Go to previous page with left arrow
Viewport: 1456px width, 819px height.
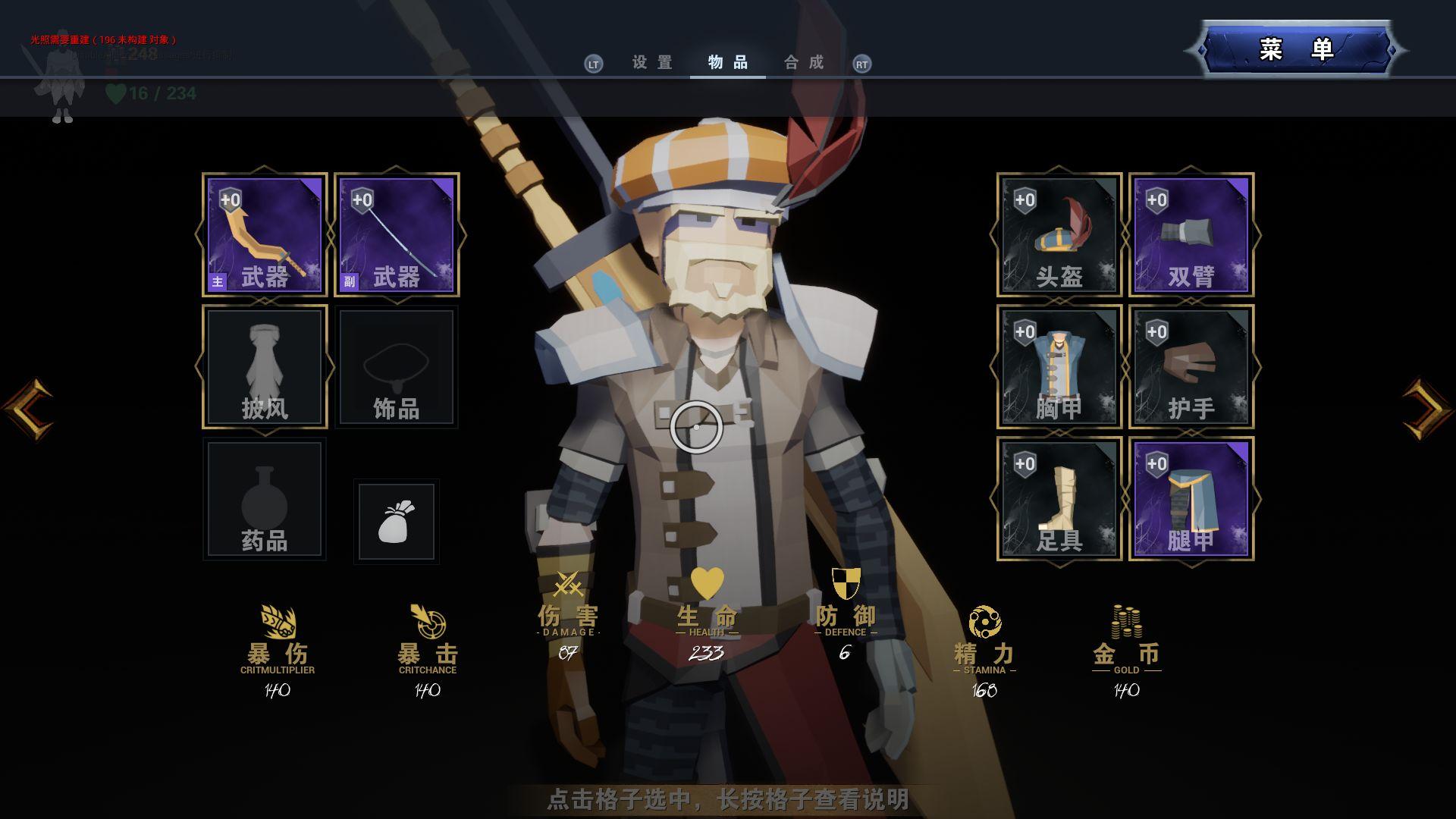pos(29,409)
